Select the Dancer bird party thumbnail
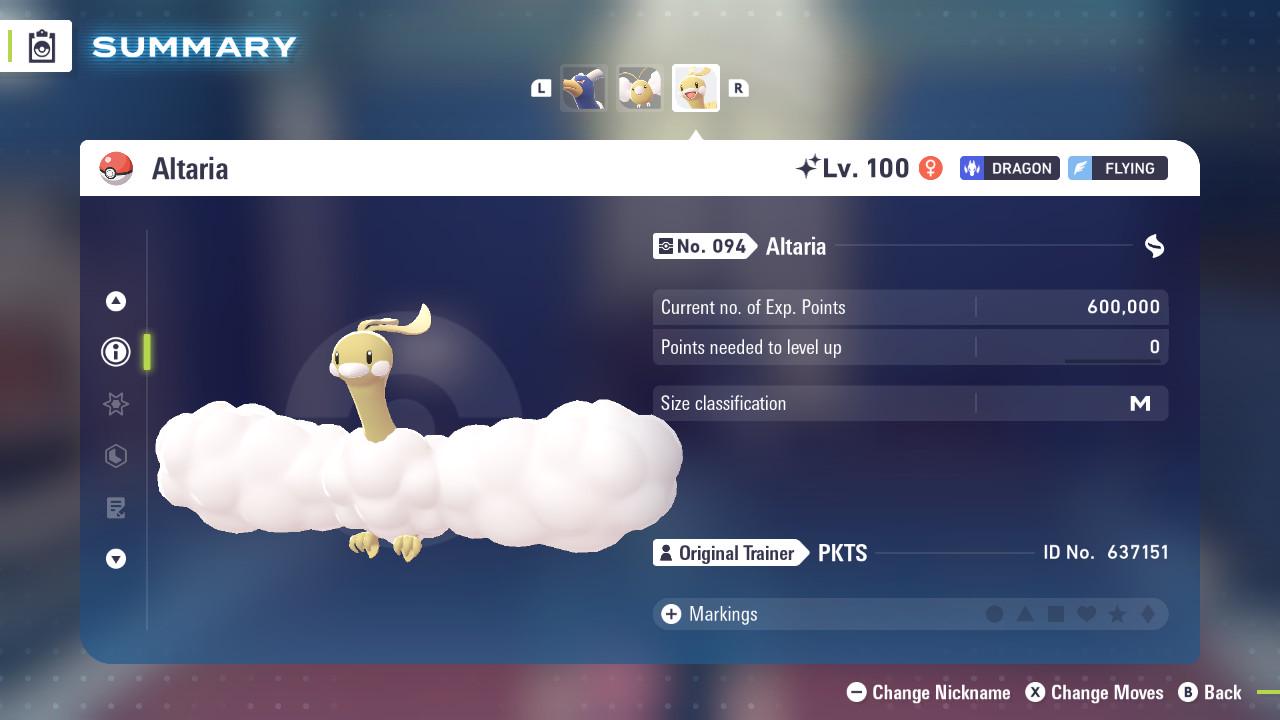 pyautogui.click(x=585, y=87)
